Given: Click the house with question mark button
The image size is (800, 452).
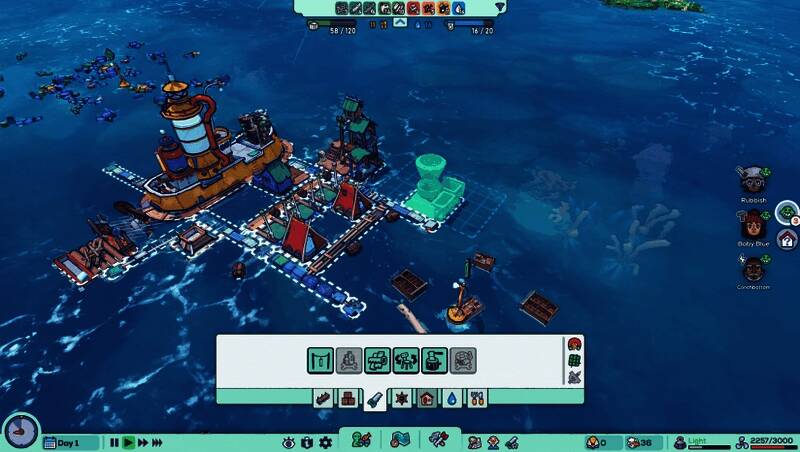Looking at the screenshot, I should point(787,239).
